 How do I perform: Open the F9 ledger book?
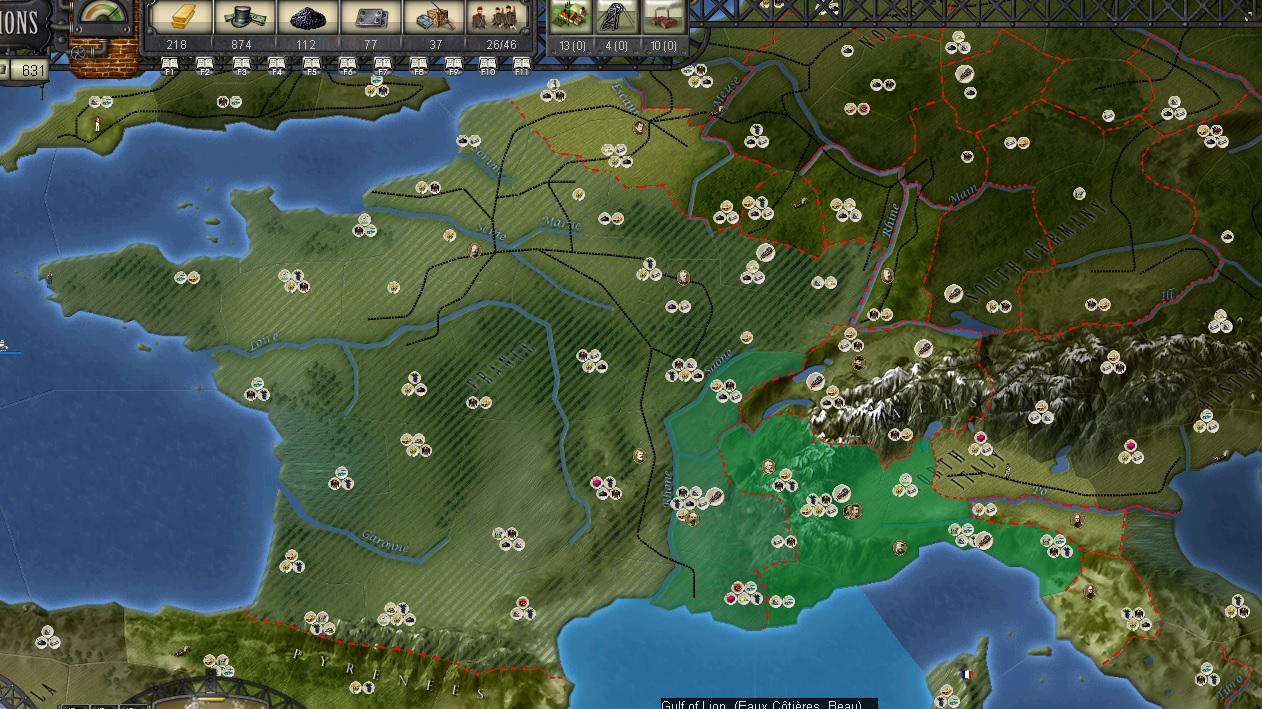click(454, 65)
